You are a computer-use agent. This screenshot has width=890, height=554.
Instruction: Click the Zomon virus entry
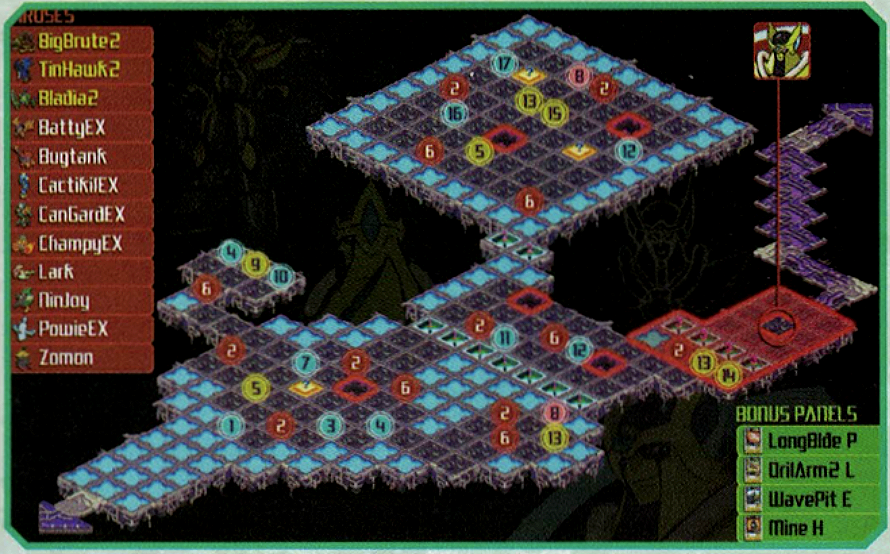[x=81, y=357]
